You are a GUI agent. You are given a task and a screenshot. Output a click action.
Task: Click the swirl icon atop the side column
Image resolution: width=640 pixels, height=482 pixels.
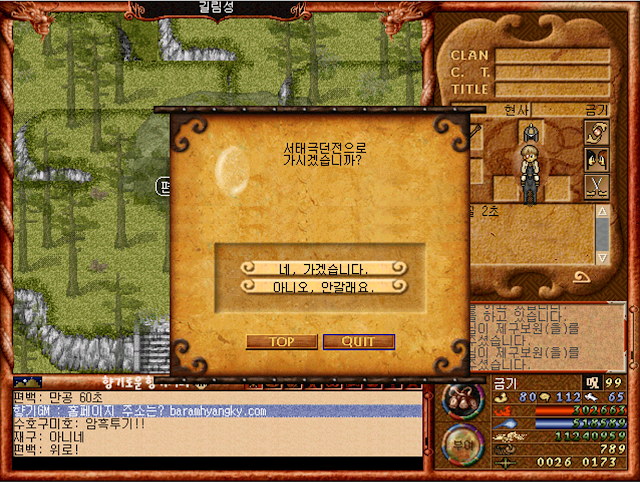click(x=597, y=132)
